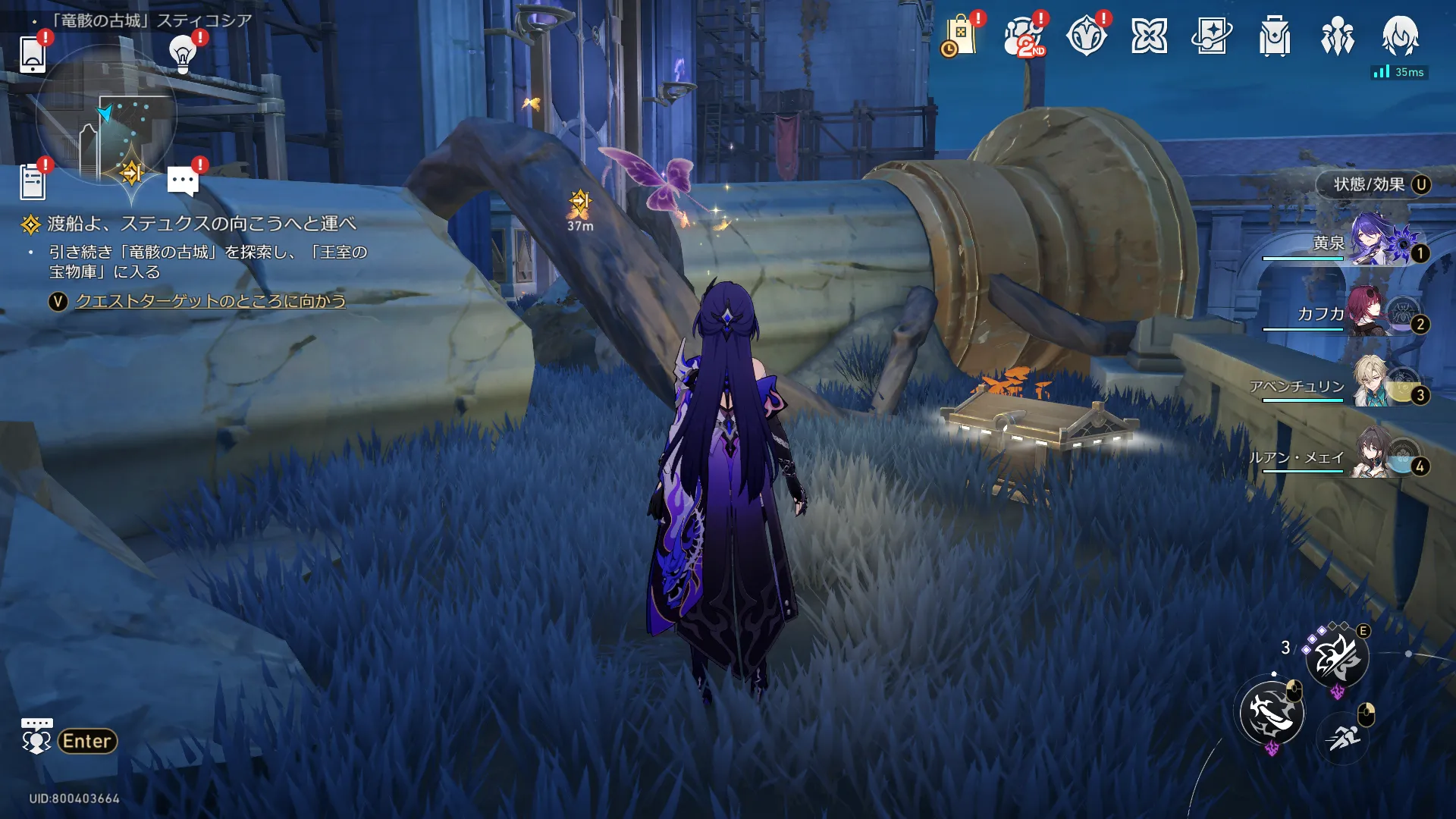
Task: Open the shopping bag store icon
Action: tap(959, 36)
